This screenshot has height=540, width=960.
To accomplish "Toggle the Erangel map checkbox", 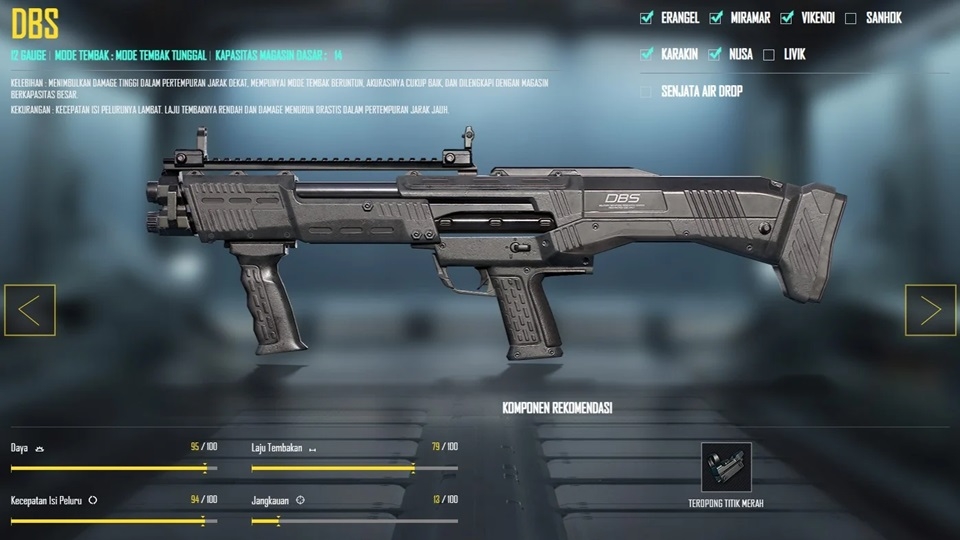I will coord(646,17).
